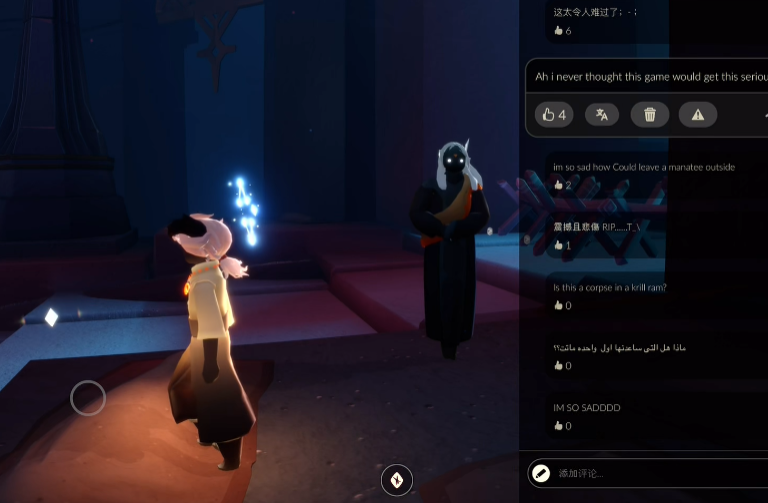Tap the white diamond marker icon

click(51, 317)
